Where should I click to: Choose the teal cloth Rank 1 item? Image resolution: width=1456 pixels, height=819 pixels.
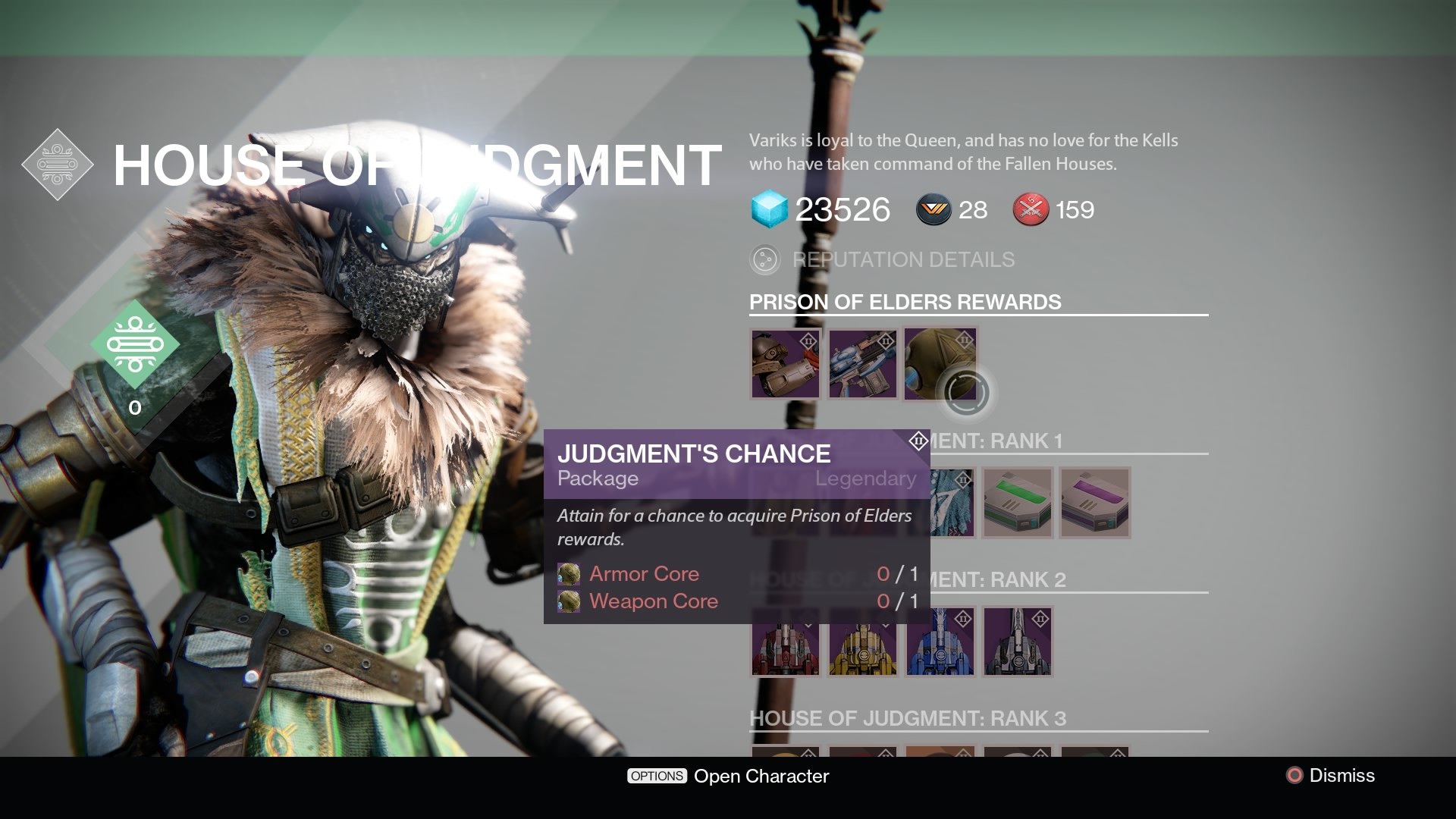click(951, 504)
